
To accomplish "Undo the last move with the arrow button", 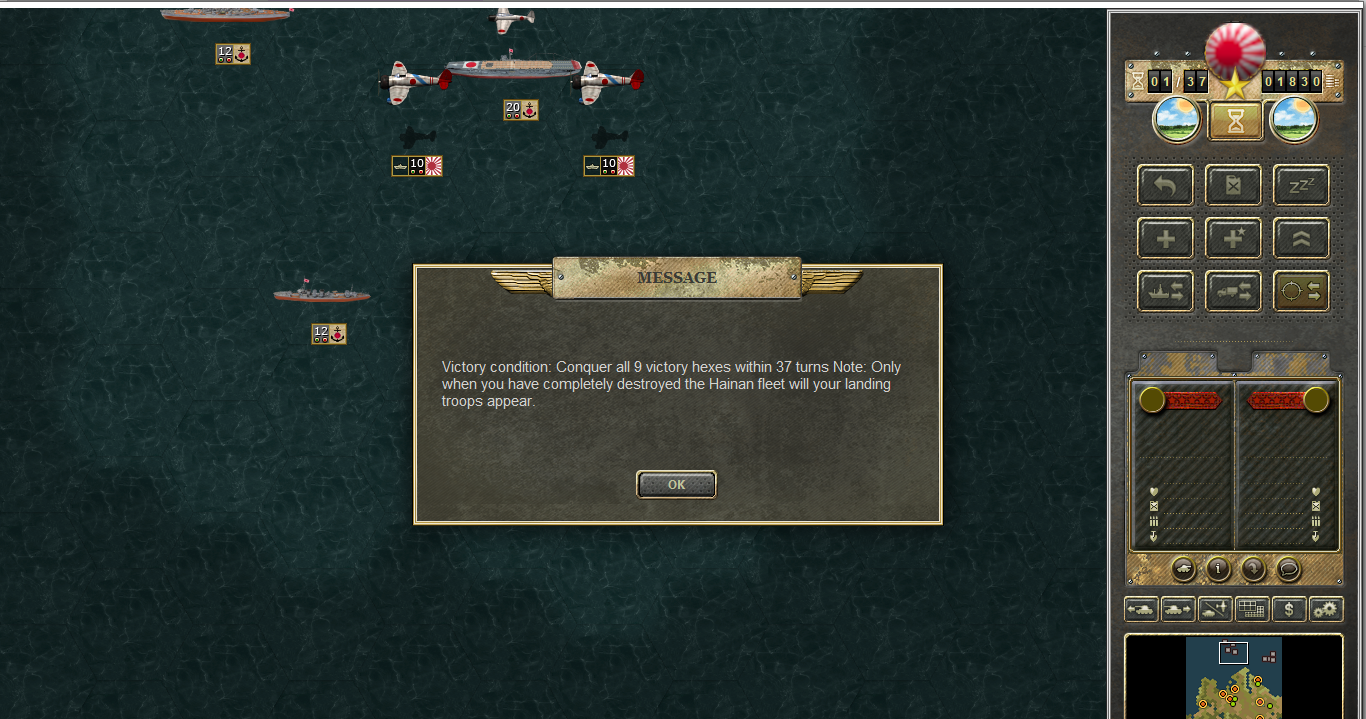I will pos(1165,185).
